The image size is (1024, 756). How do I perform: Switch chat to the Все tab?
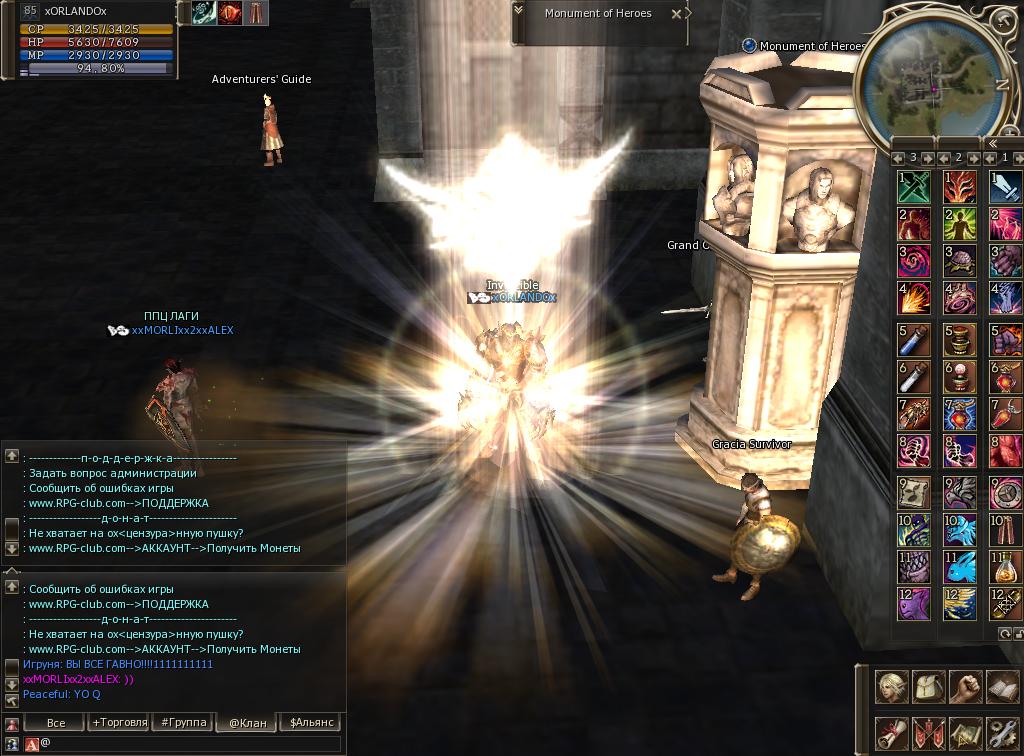pyautogui.click(x=56, y=722)
